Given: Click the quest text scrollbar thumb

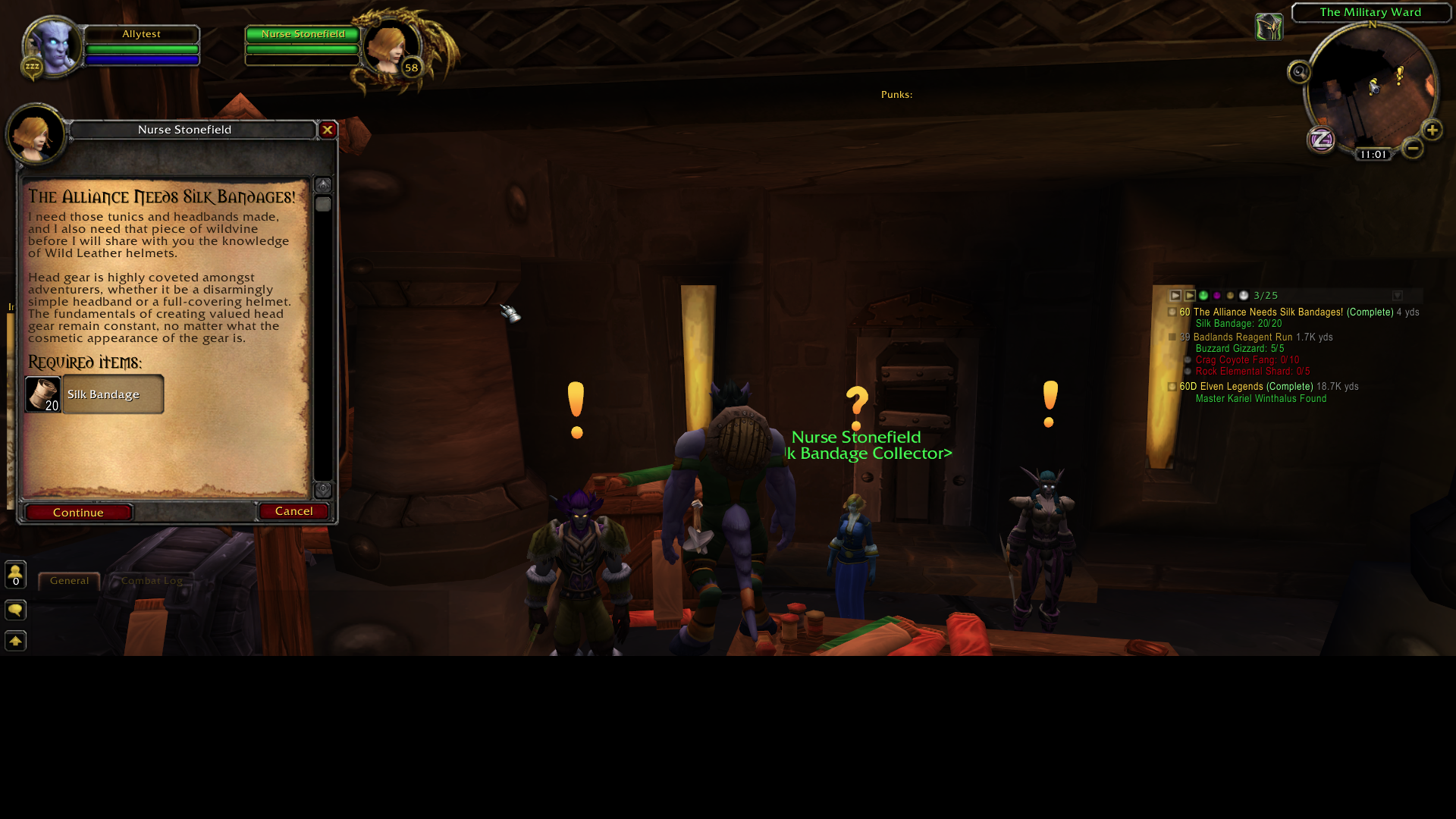Looking at the screenshot, I should click(324, 202).
